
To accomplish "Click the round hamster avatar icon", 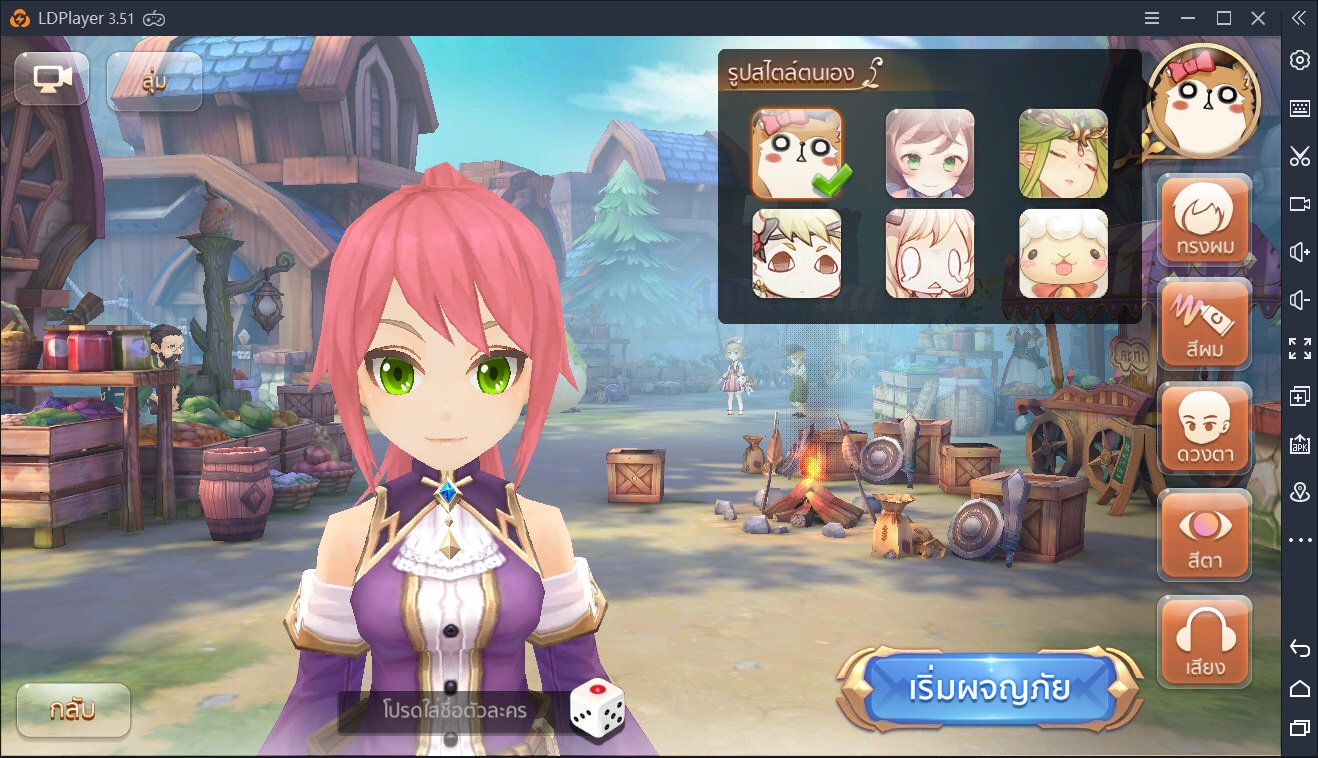I will (1203, 101).
